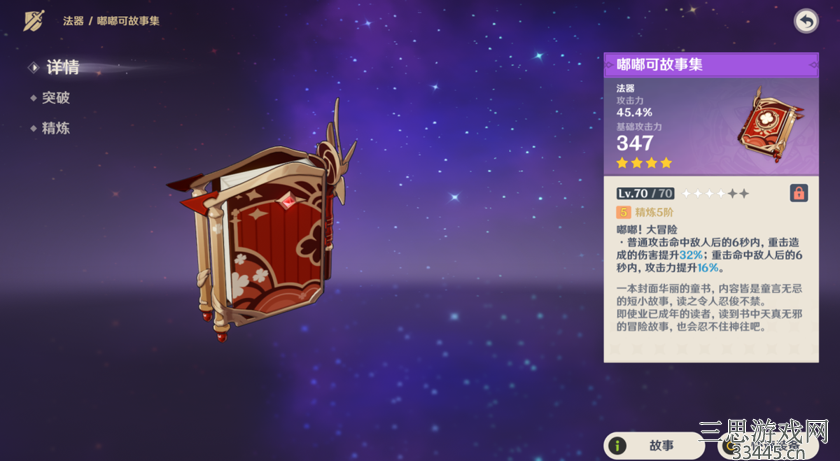Select the 详情 (Details) tab
The width and height of the screenshot is (840, 461).
pyautogui.click(x=62, y=68)
